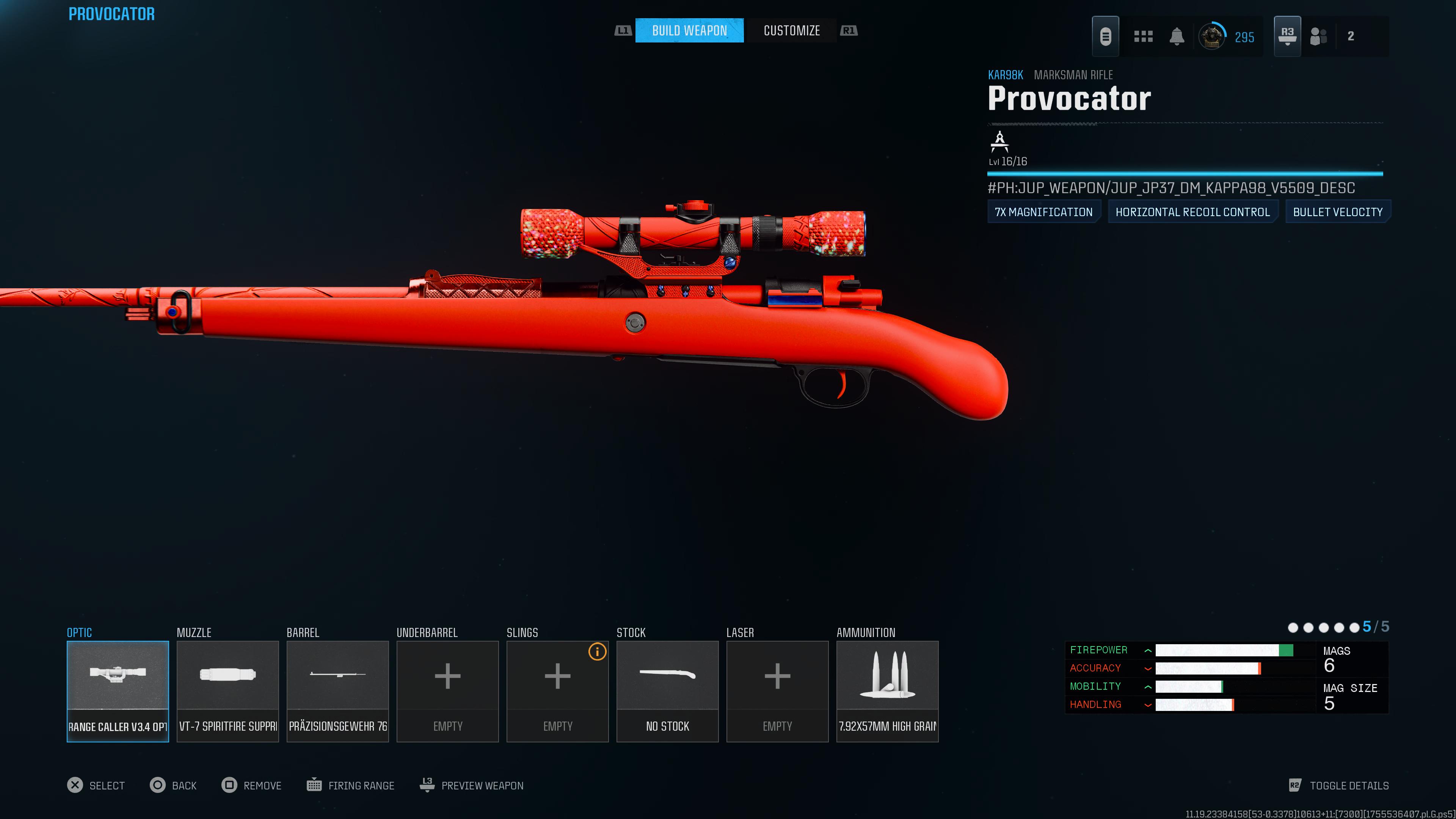Open the Präzisionsgewehr barrel slot

coord(337,691)
